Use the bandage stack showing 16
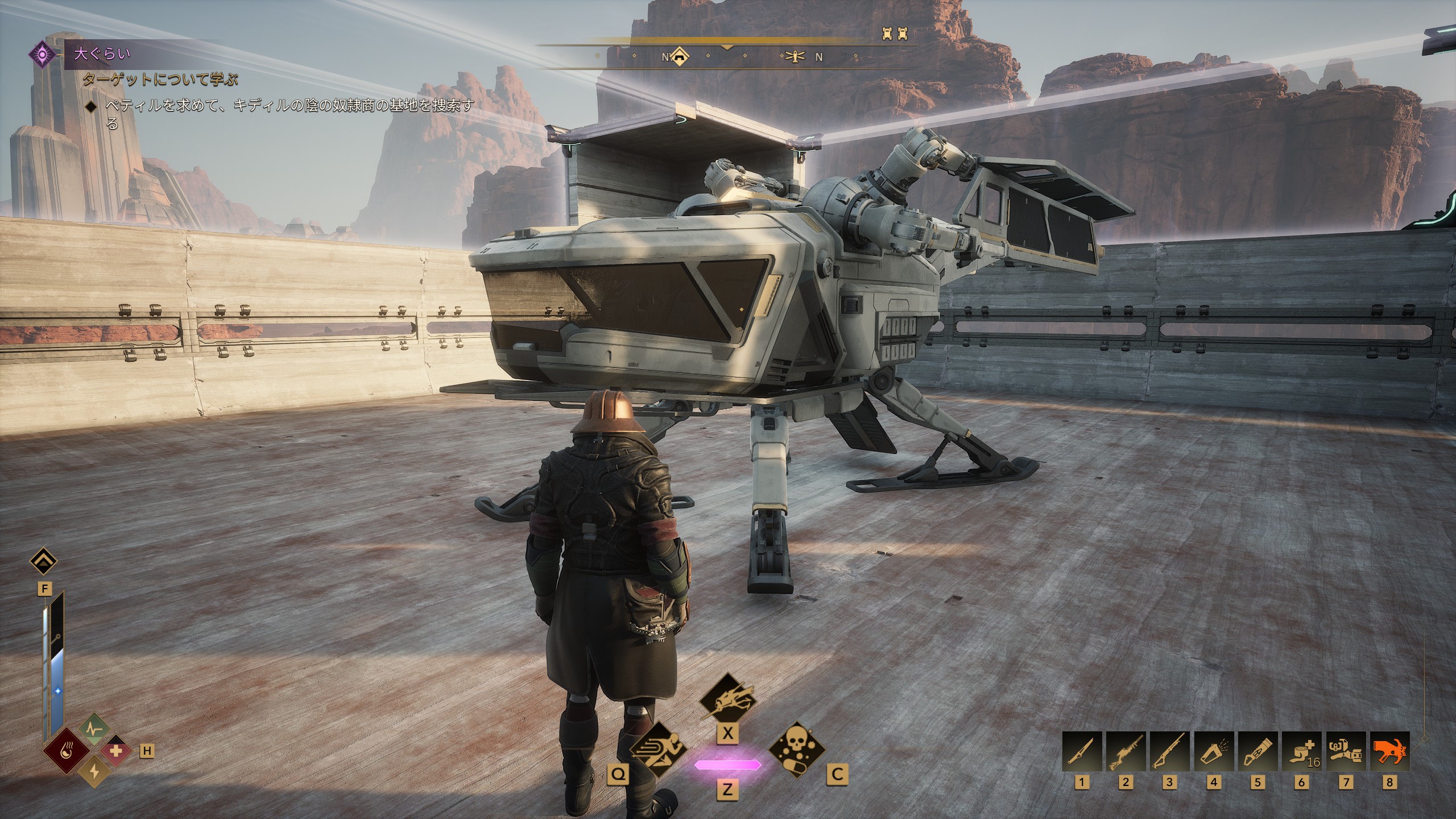 [x=1301, y=751]
